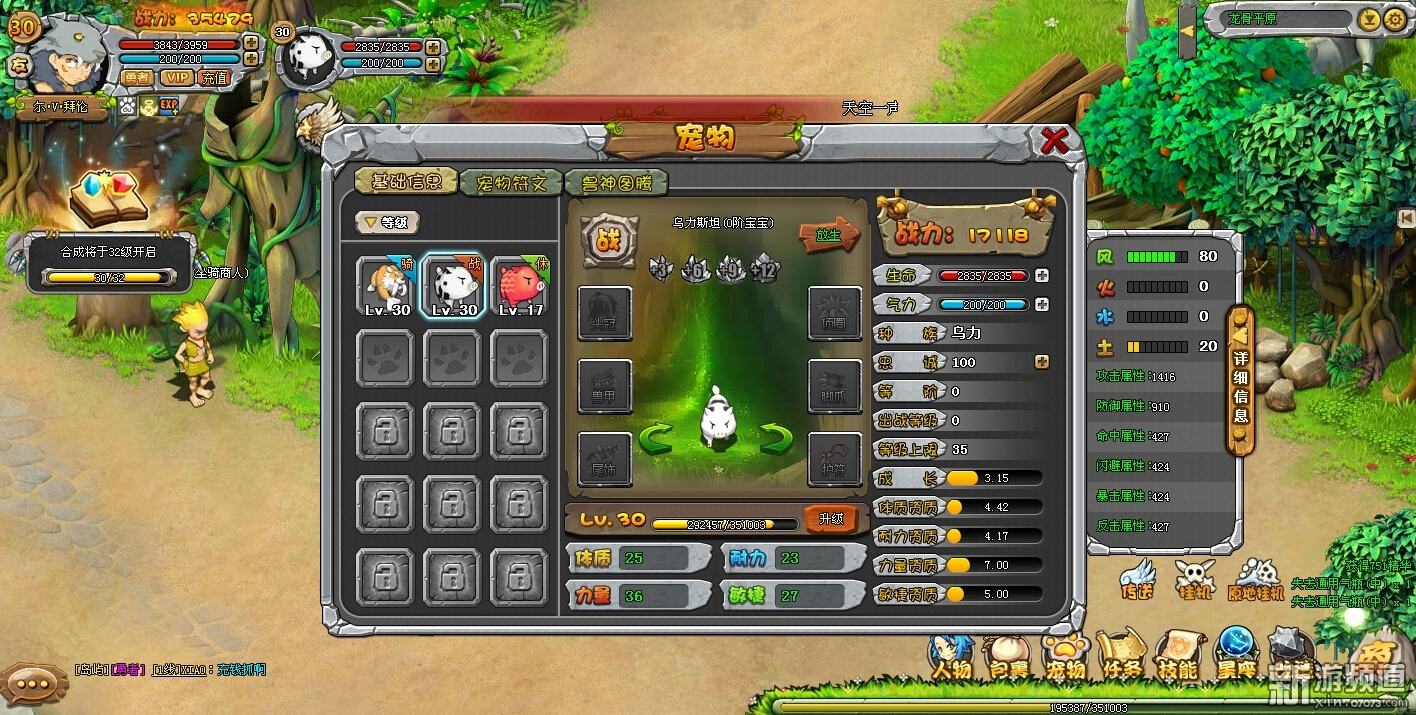Add loyalty with the 忠诚 plus button
The width and height of the screenshot is (1416, 715).
pos(1042,362)
